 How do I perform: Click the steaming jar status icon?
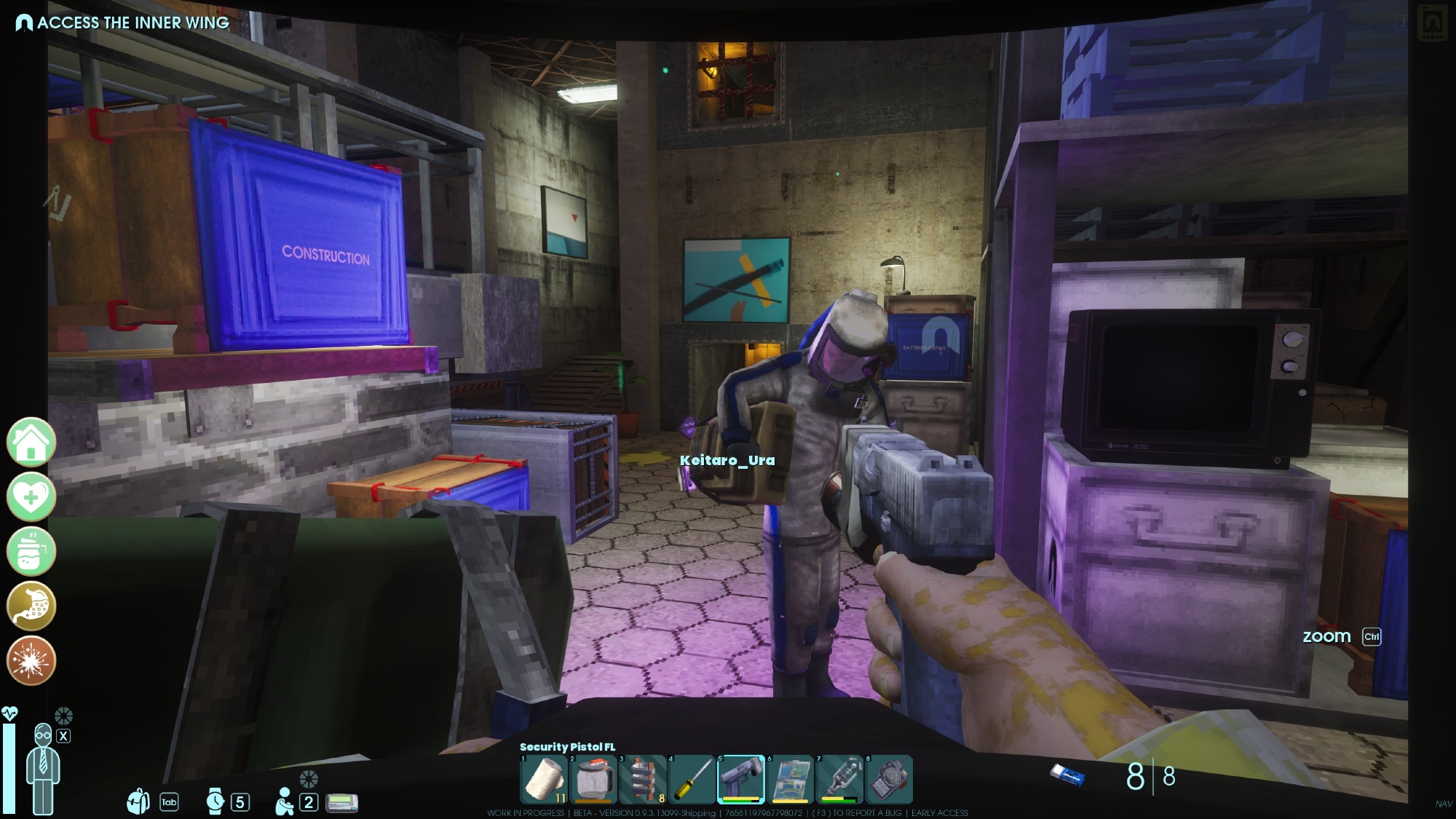[x=31, y=551]
